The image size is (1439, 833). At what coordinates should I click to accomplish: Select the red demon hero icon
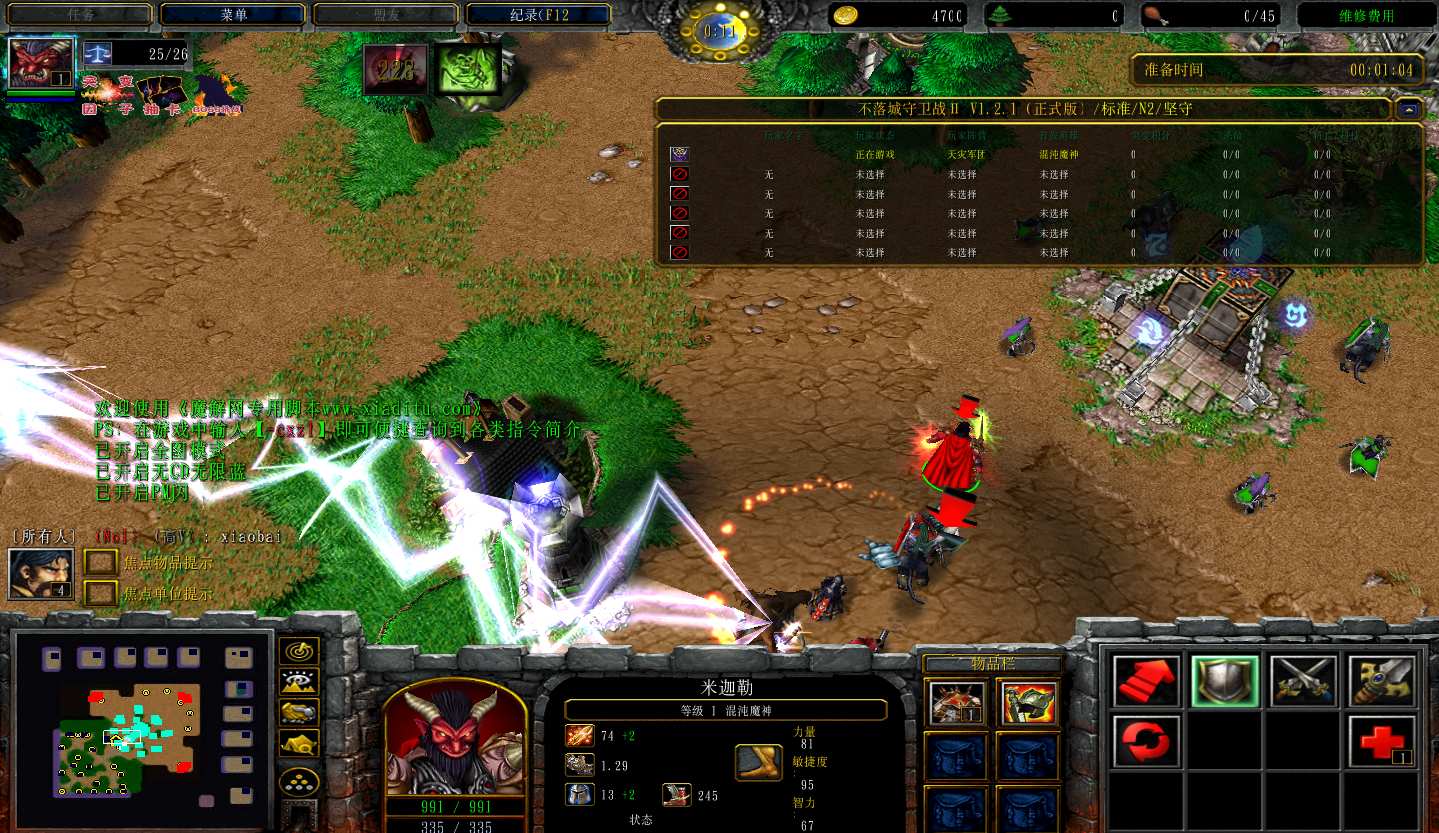(x=41, y=64)
